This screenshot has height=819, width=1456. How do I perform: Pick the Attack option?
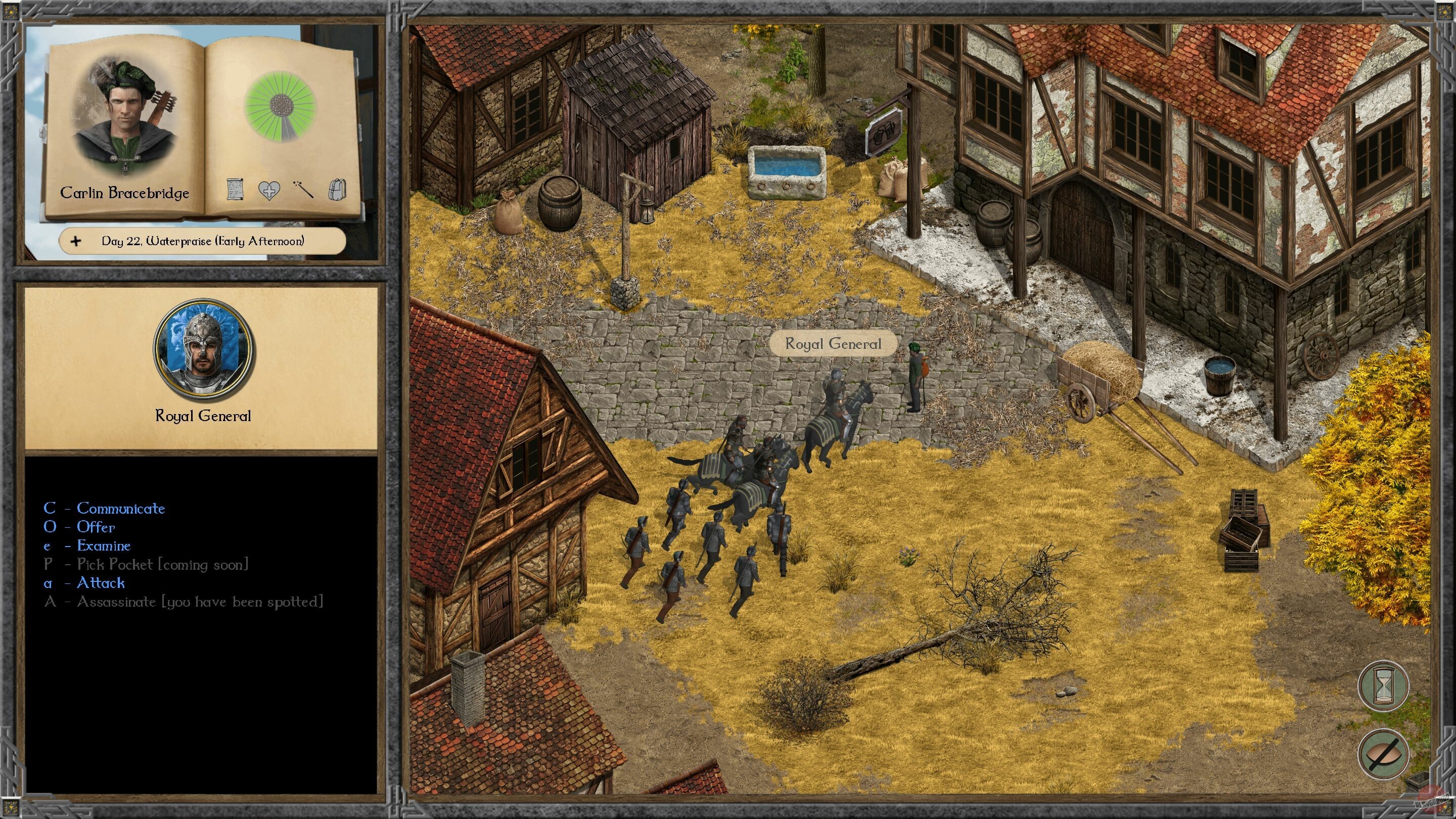pyautogui.click(x=100, y=583)
